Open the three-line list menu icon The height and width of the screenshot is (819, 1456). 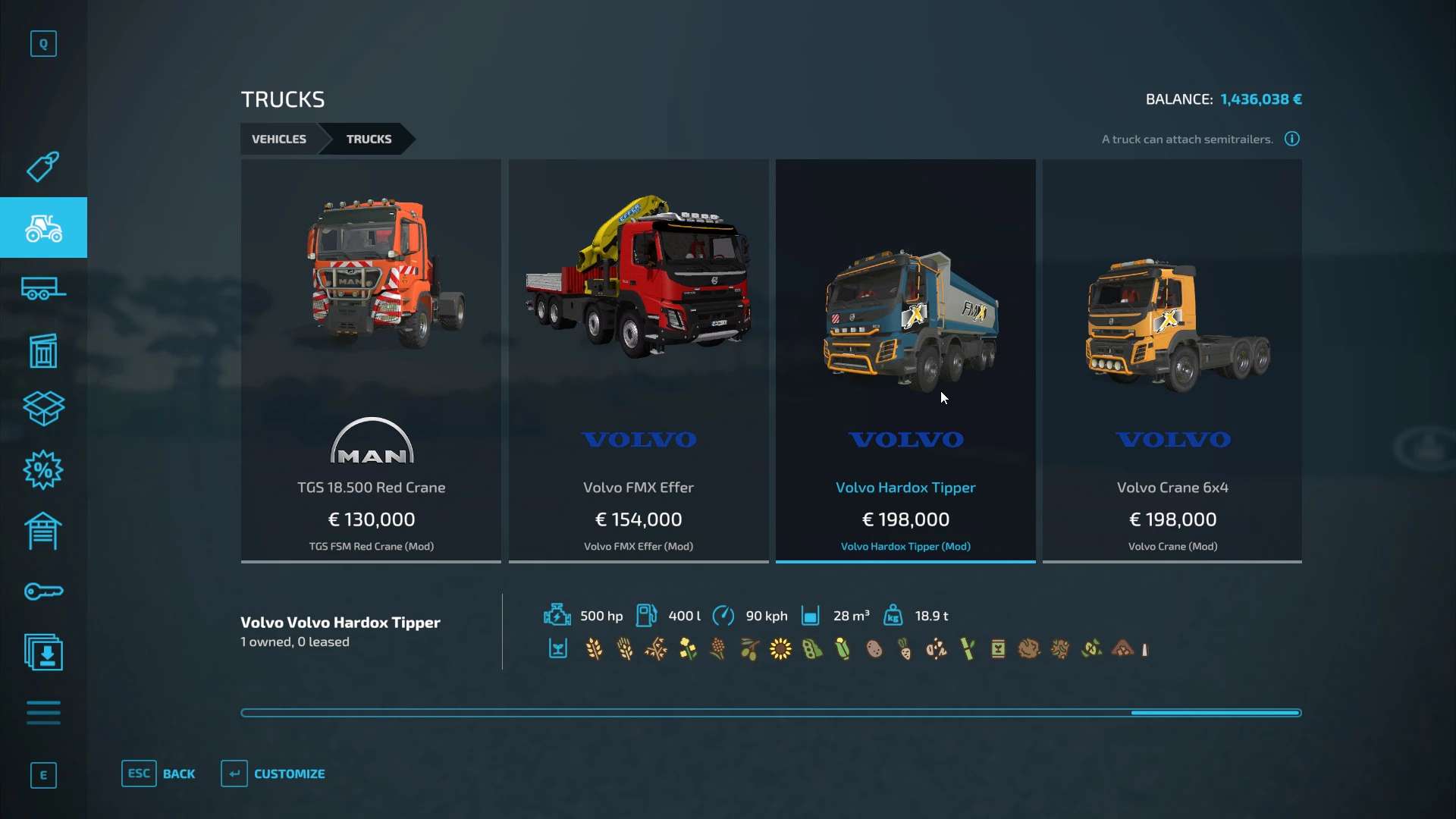[43, 713]
